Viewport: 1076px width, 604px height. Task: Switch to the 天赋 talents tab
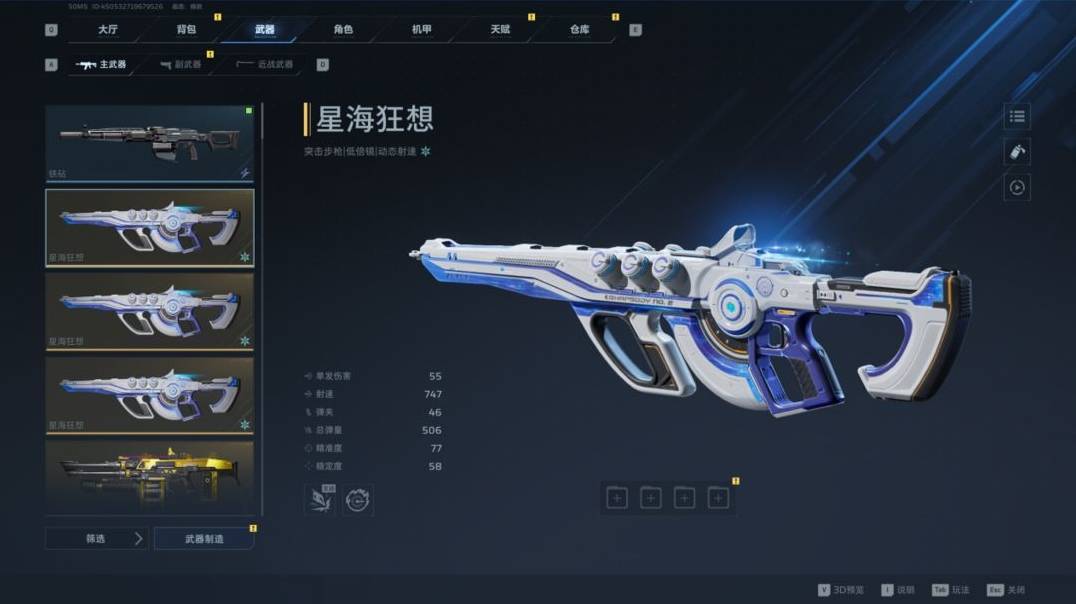pos(500,30)
